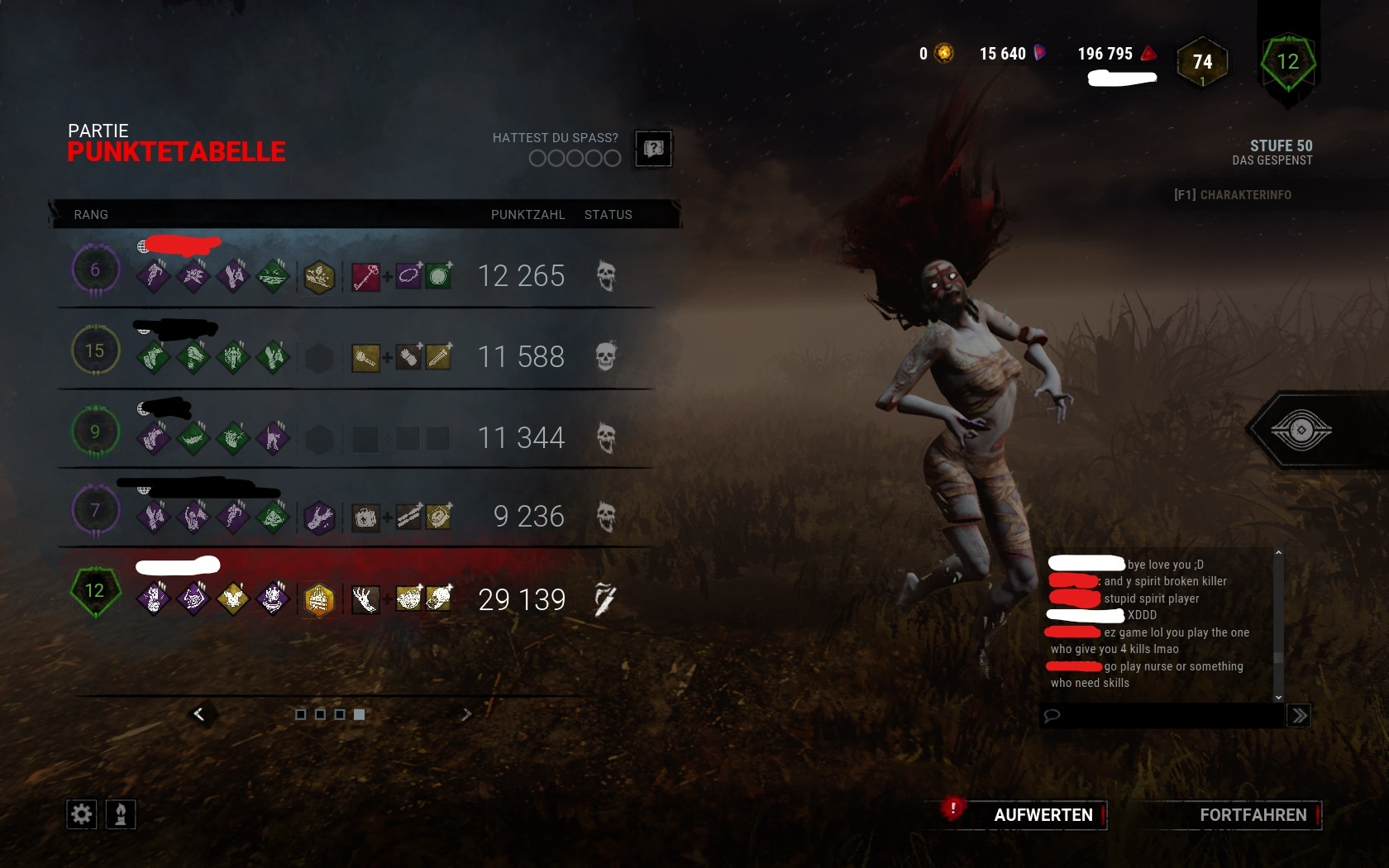1389x868 pixels.
Task: Click the red bloodpoints currency icon
Action: (1148, 53)
